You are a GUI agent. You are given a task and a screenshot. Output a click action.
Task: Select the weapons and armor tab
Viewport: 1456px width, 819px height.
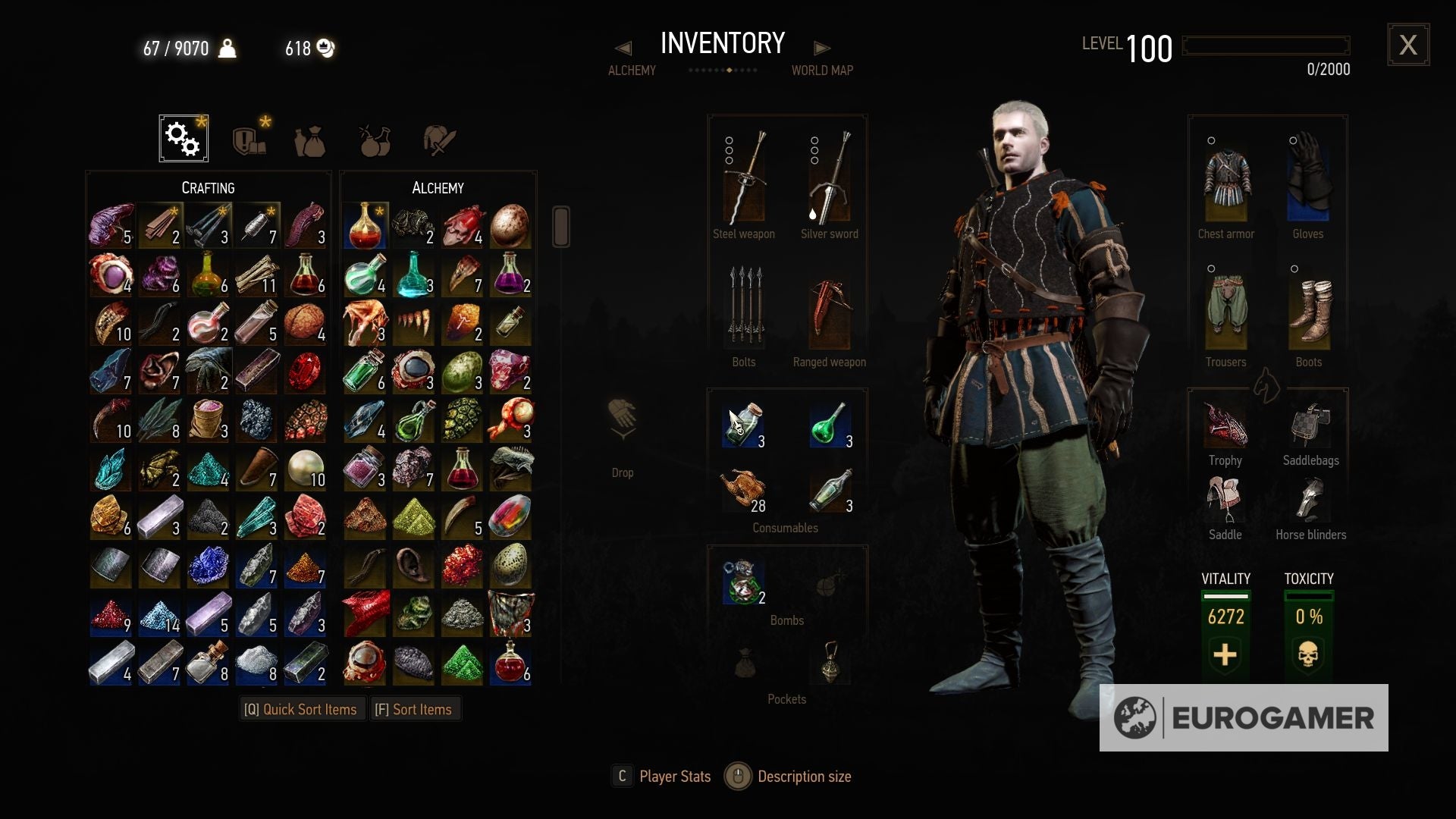tap(438, 138)
